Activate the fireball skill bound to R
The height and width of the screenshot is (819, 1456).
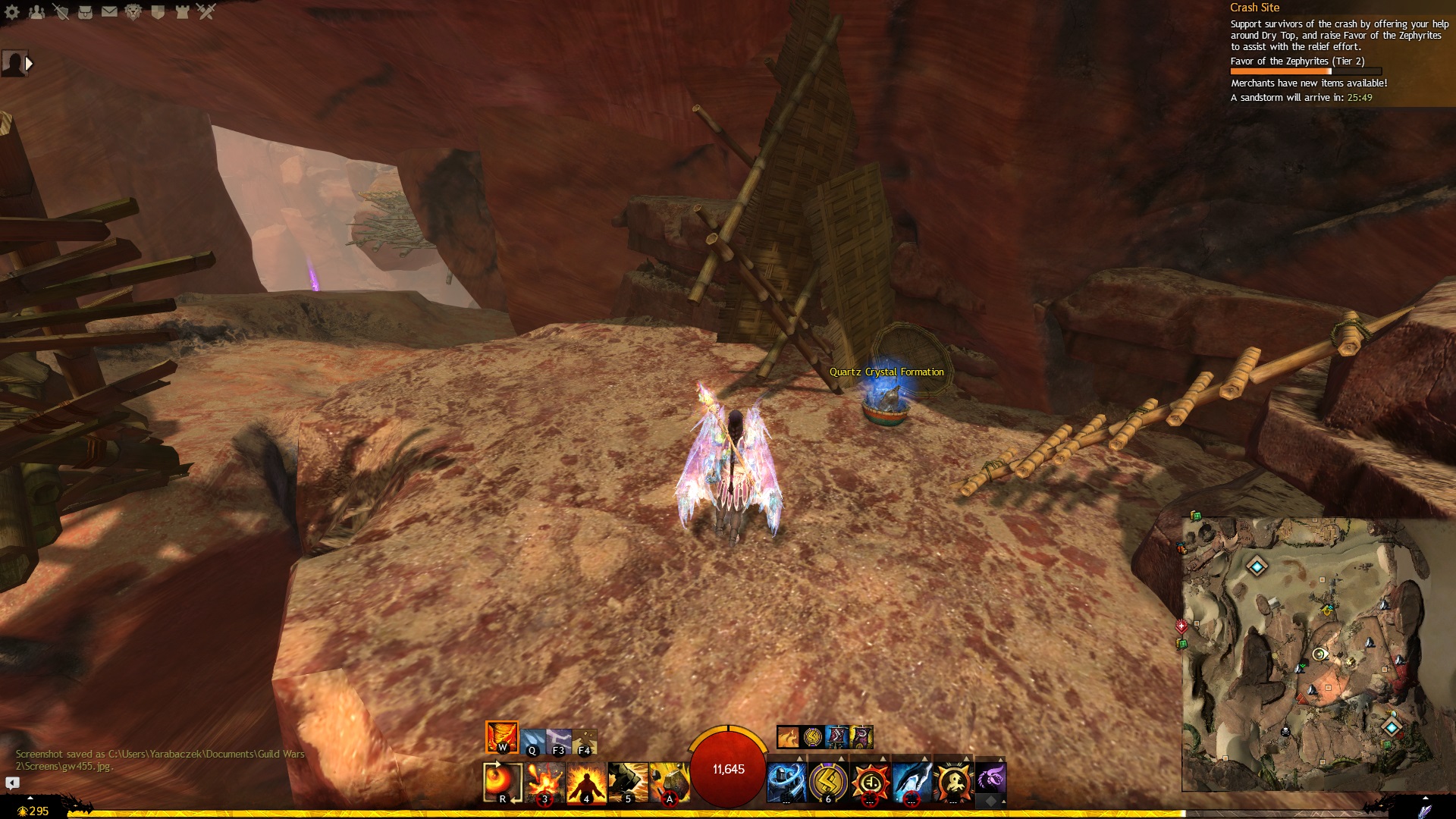point(503,782)
